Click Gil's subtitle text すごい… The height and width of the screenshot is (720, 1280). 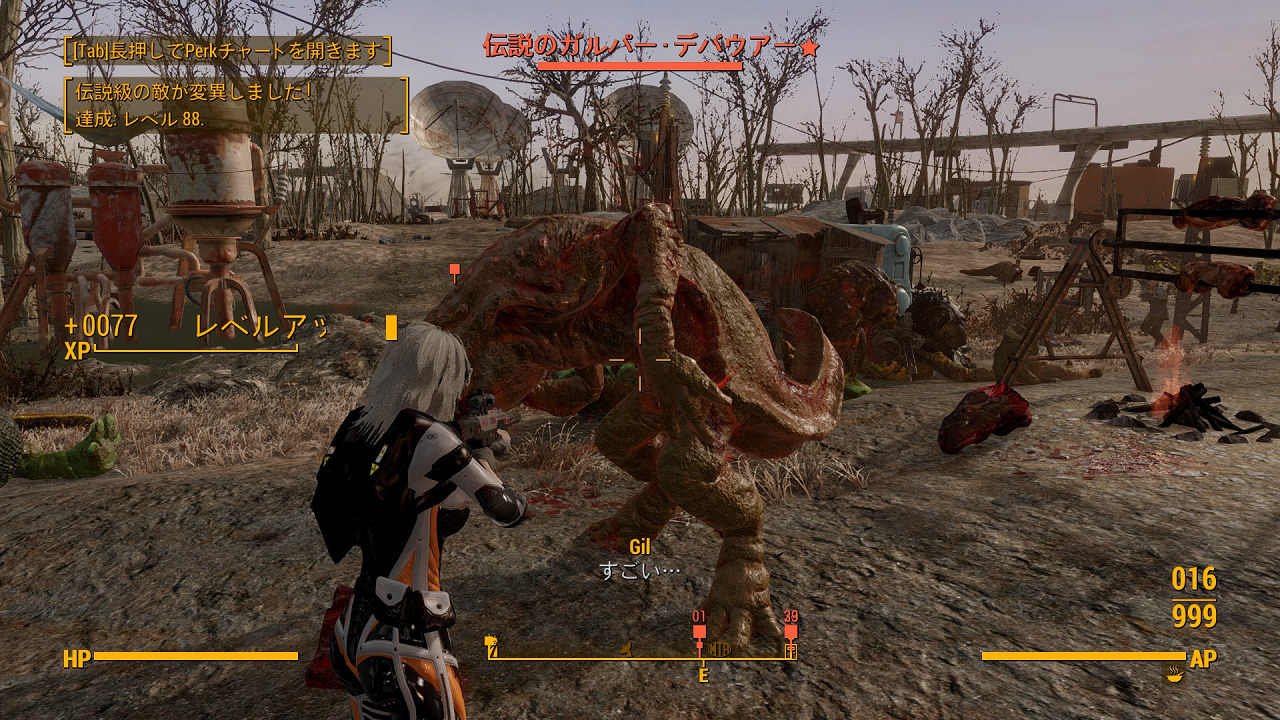pyautogui.click(x=640, y=568)
